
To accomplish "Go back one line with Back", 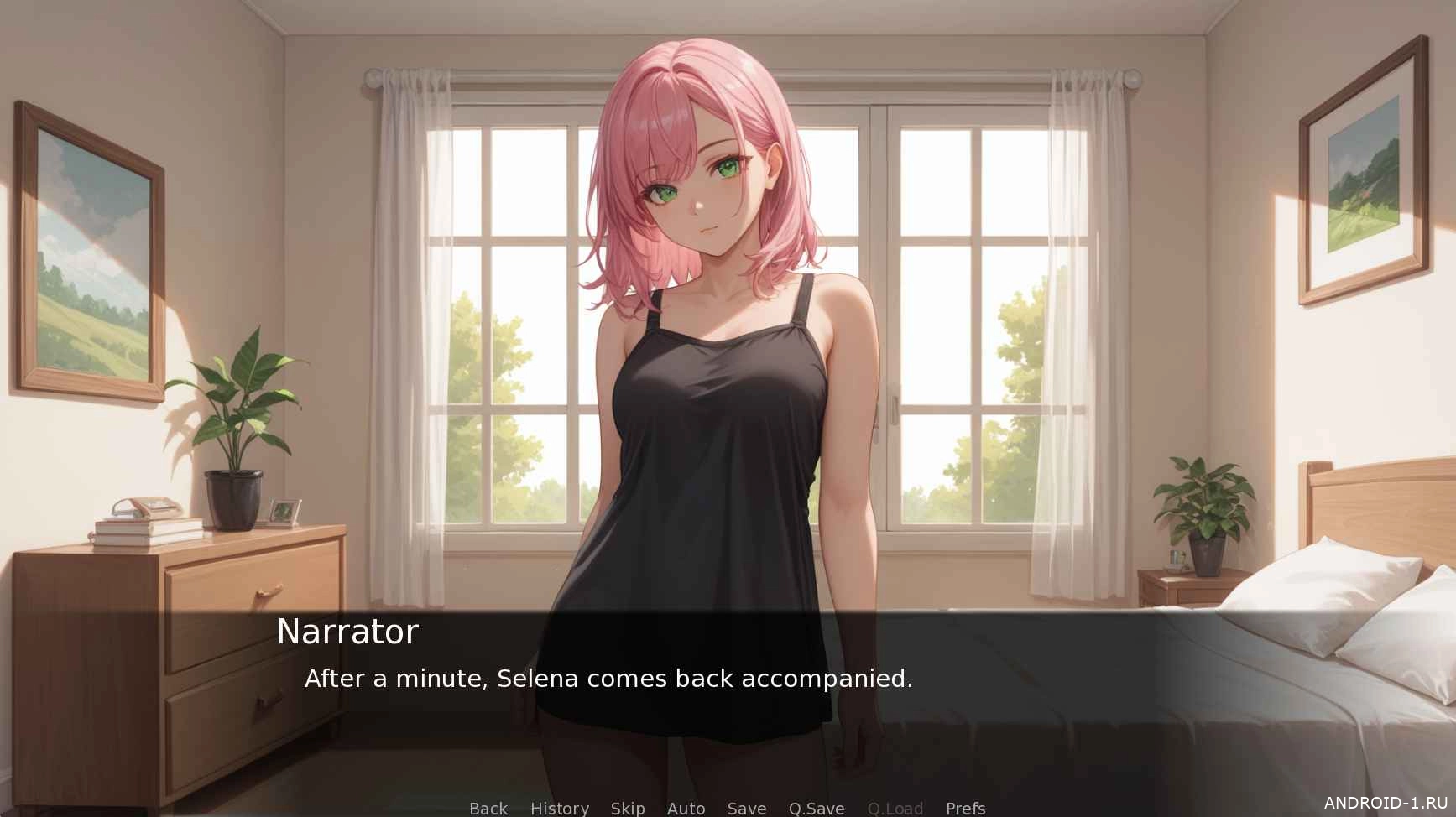I will coord(488,808).
